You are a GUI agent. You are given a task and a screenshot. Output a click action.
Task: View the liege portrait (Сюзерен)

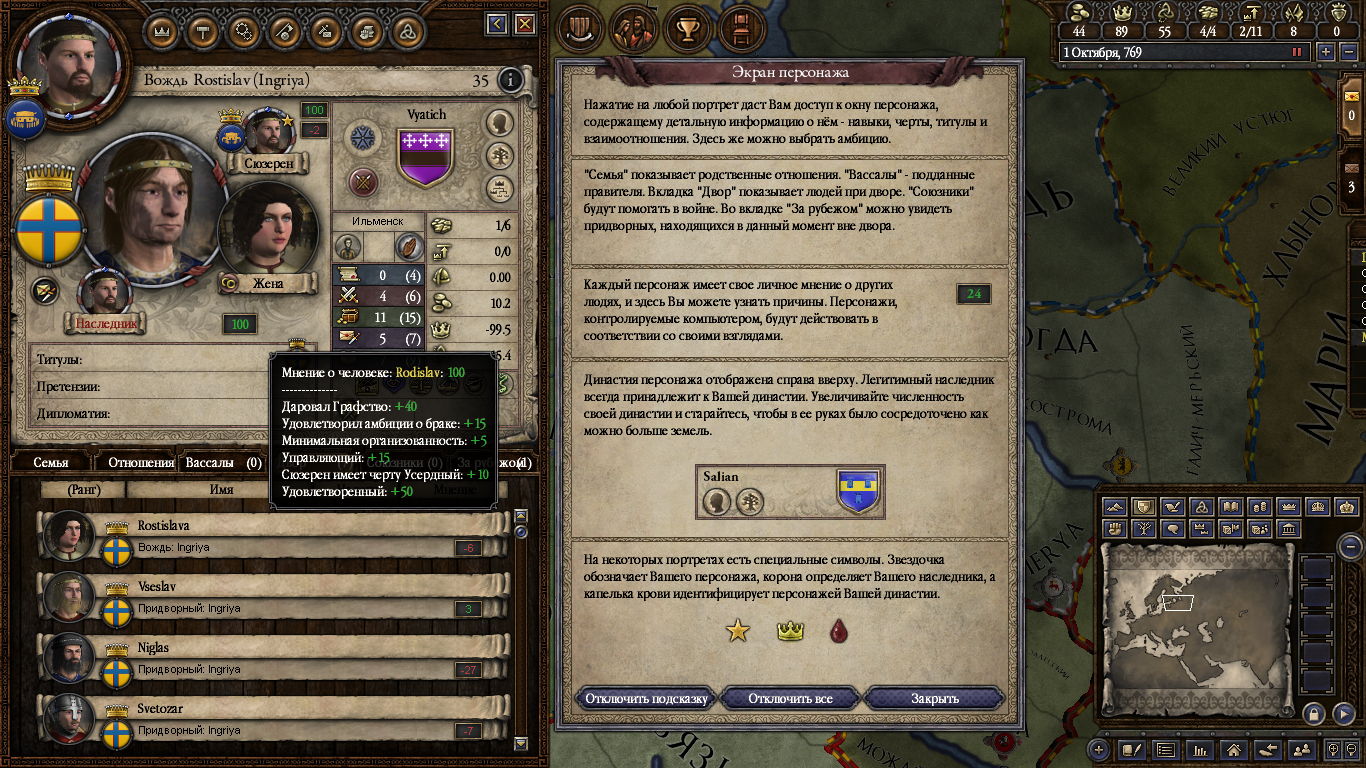[x=268, y=132]
